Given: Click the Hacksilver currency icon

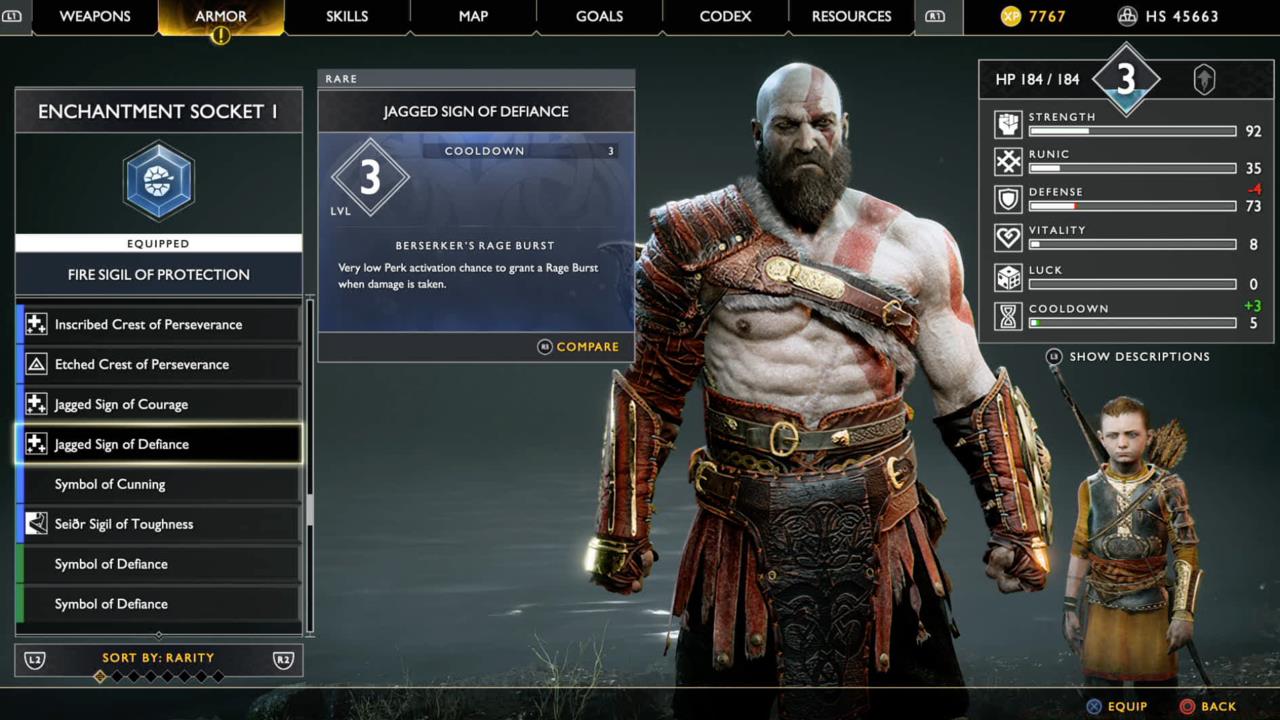Looking at the screenshot, I should tap(1129, 16).
